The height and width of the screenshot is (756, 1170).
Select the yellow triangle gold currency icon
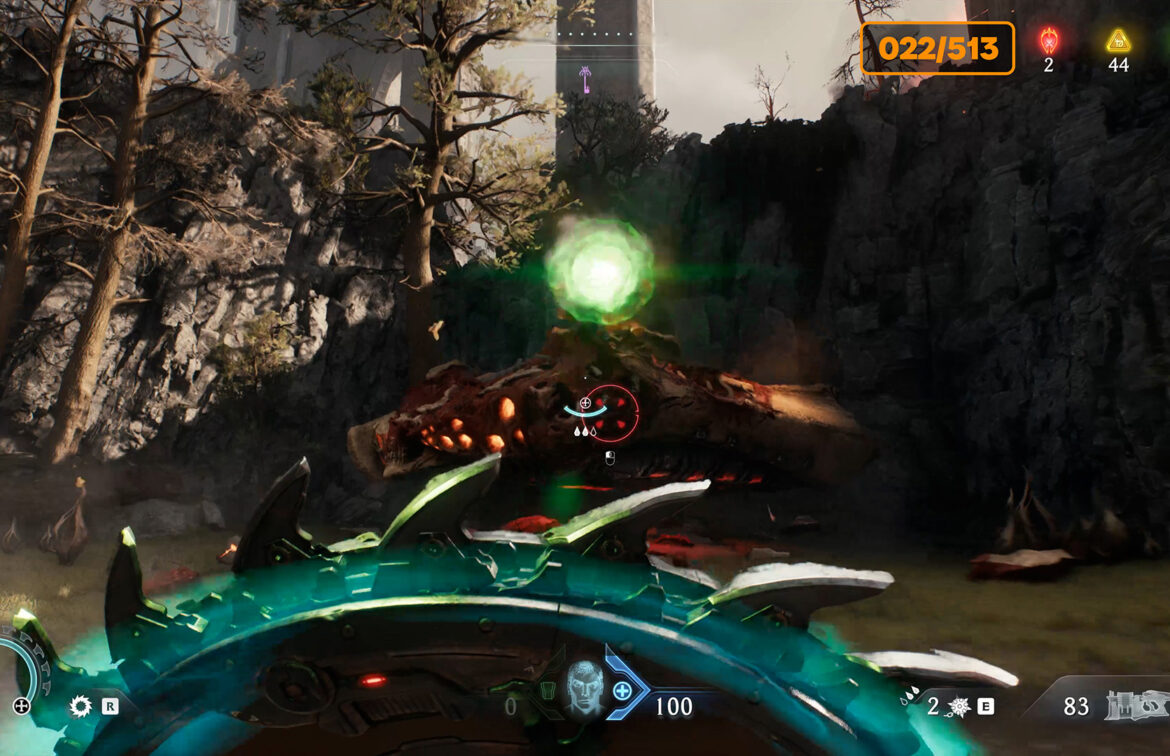point(1118,41)
